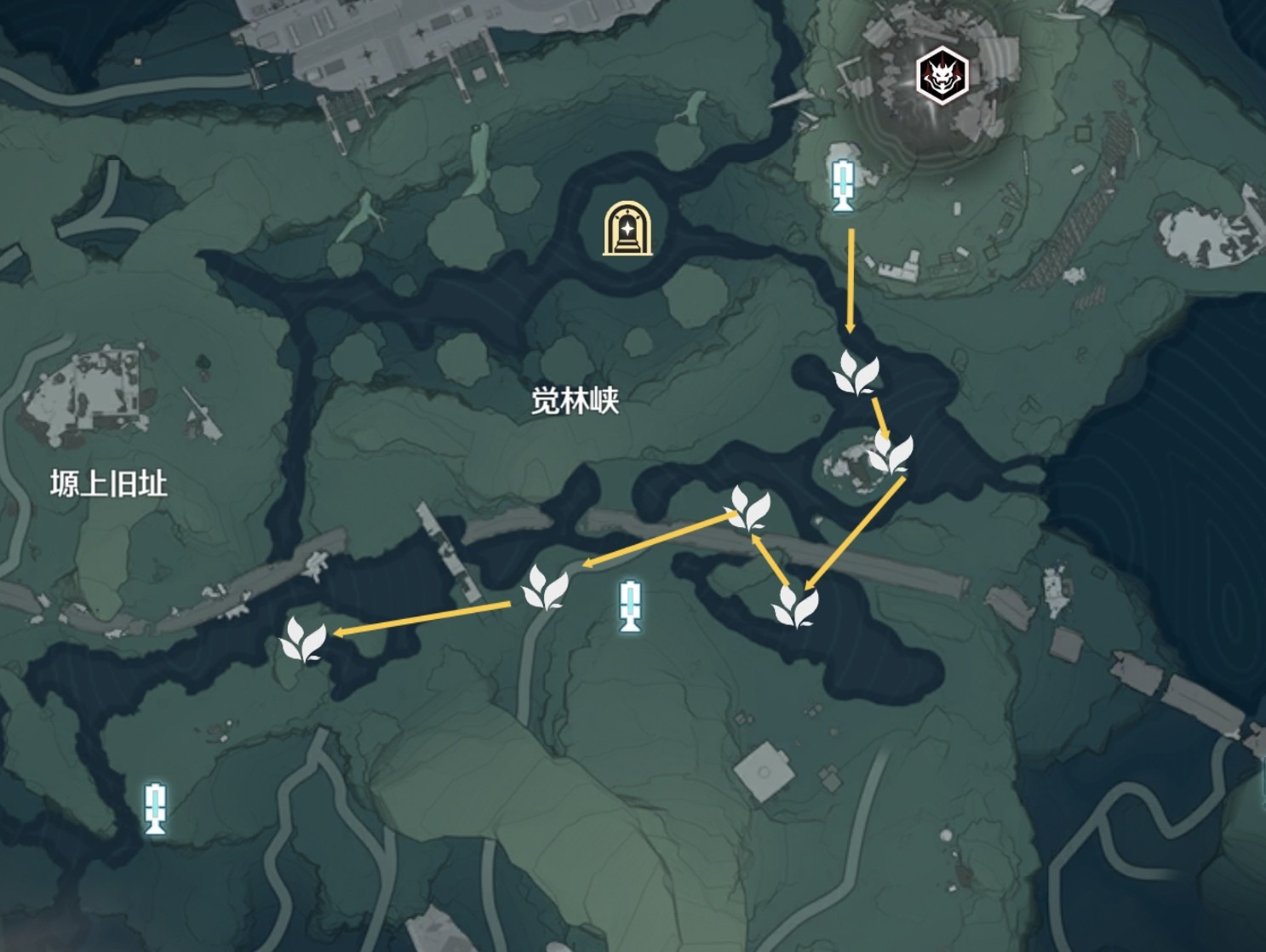Select the teleport beacon beside the boss crater

(843, 185)
